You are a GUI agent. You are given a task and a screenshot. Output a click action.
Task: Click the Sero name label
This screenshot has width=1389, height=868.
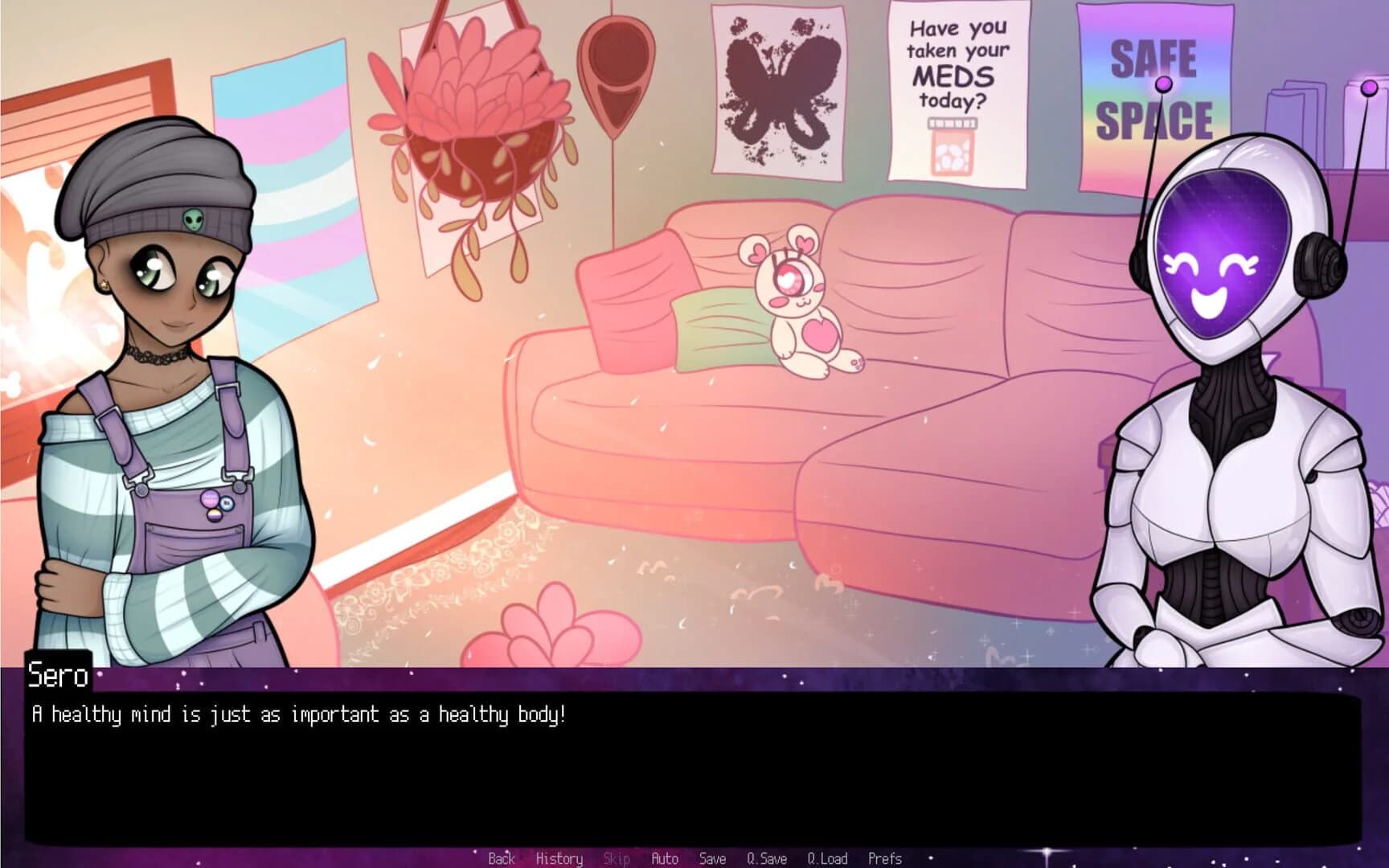(x=58, y=676)
